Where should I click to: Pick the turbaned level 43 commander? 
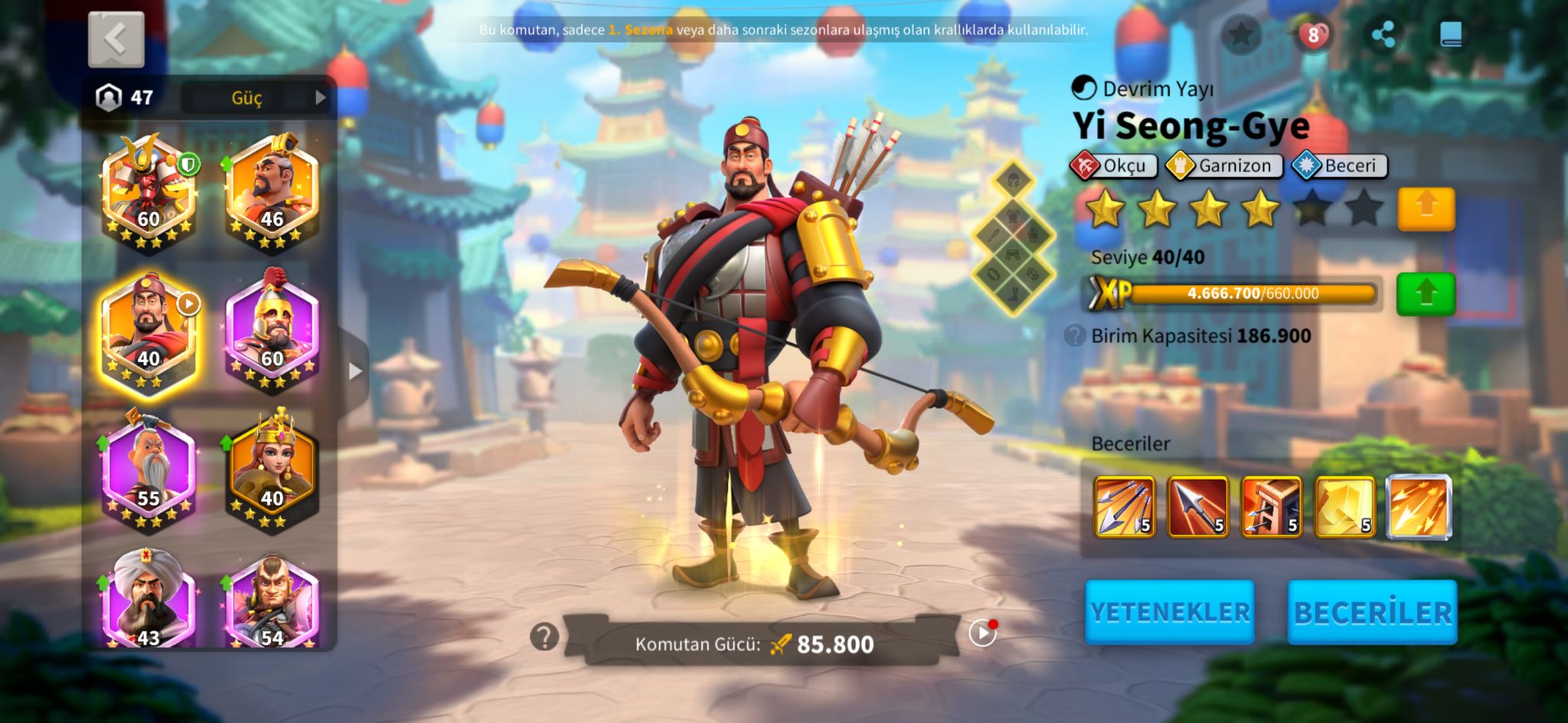point(149,601)
